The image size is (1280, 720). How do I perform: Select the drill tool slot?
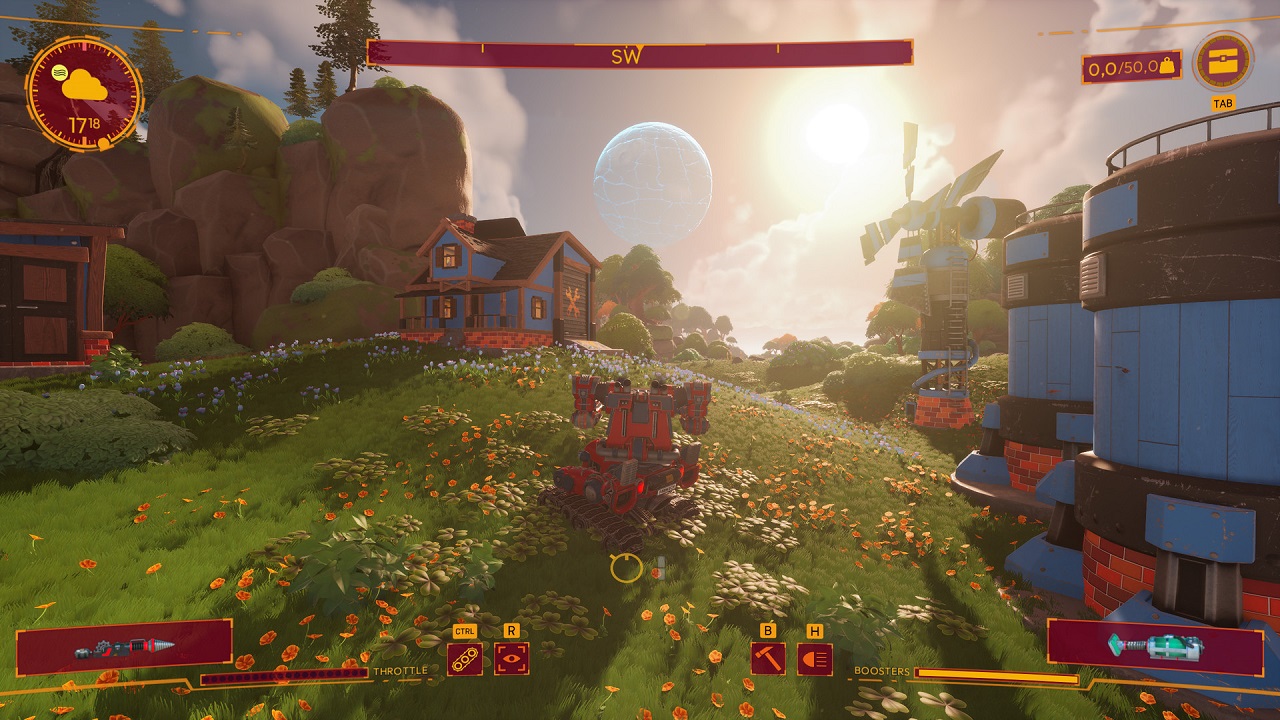(x=125, y=646)
